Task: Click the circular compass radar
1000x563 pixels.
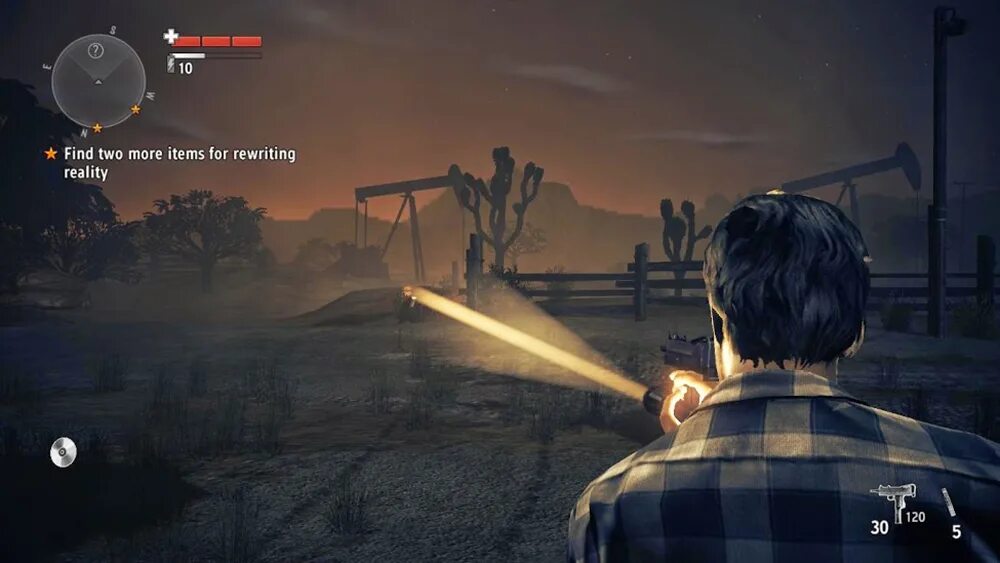Action: coord(98,80)
